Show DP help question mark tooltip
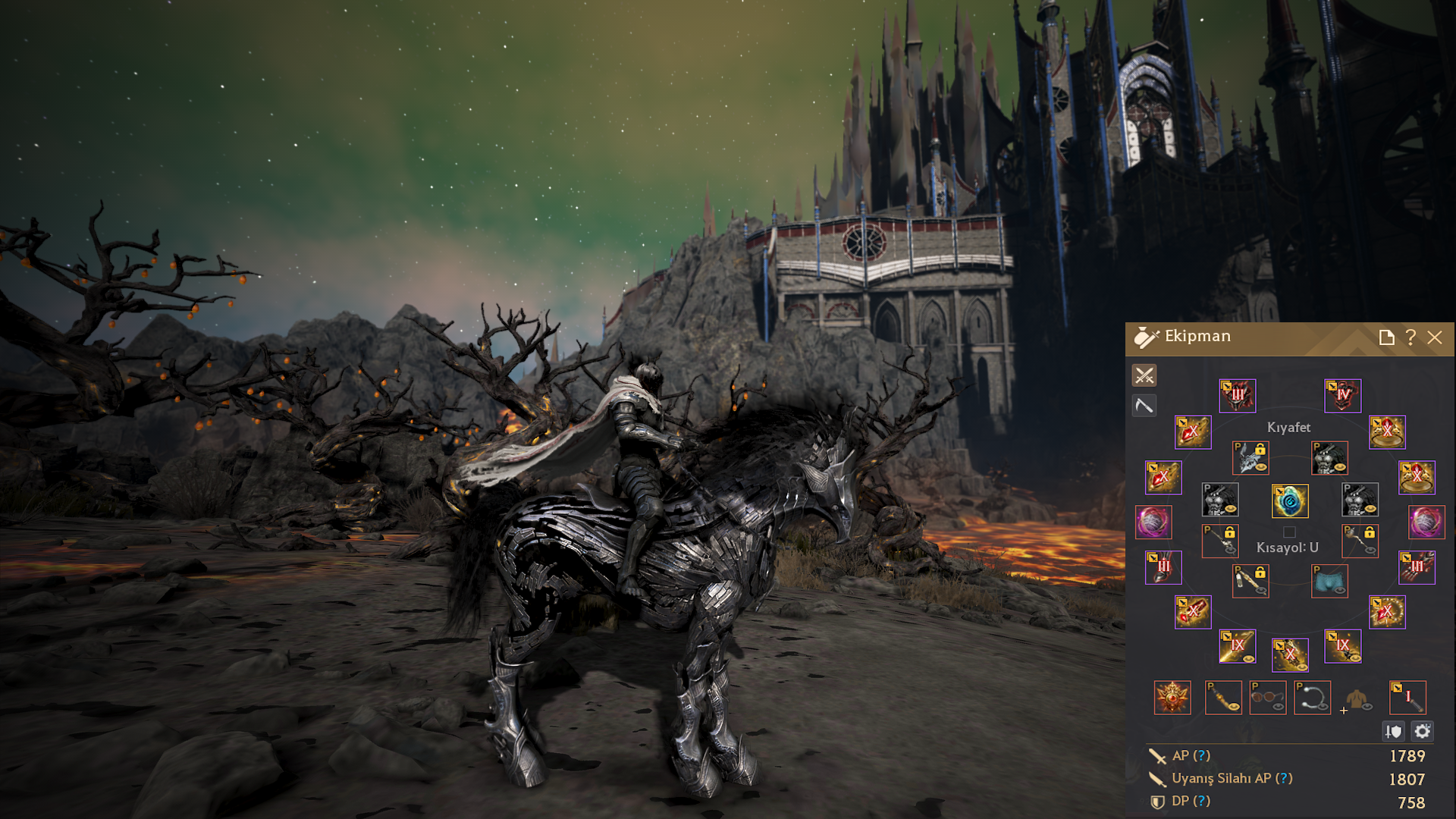 [1201, 802]
